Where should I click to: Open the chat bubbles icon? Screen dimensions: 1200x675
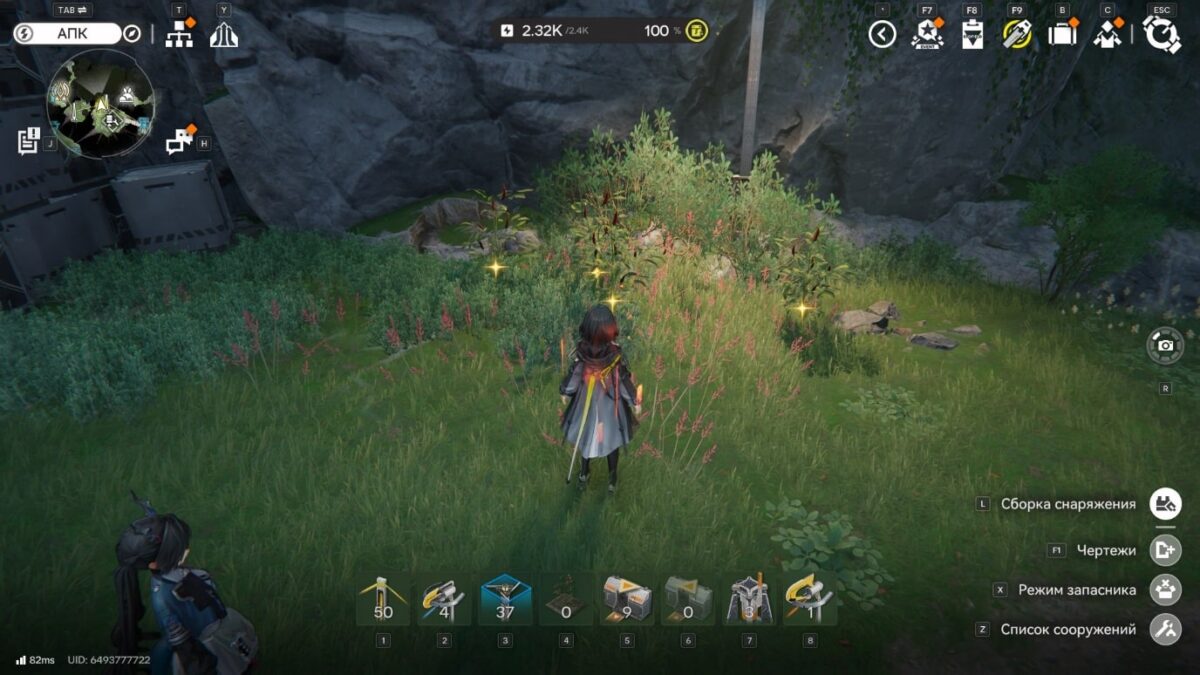coord(180,142)
